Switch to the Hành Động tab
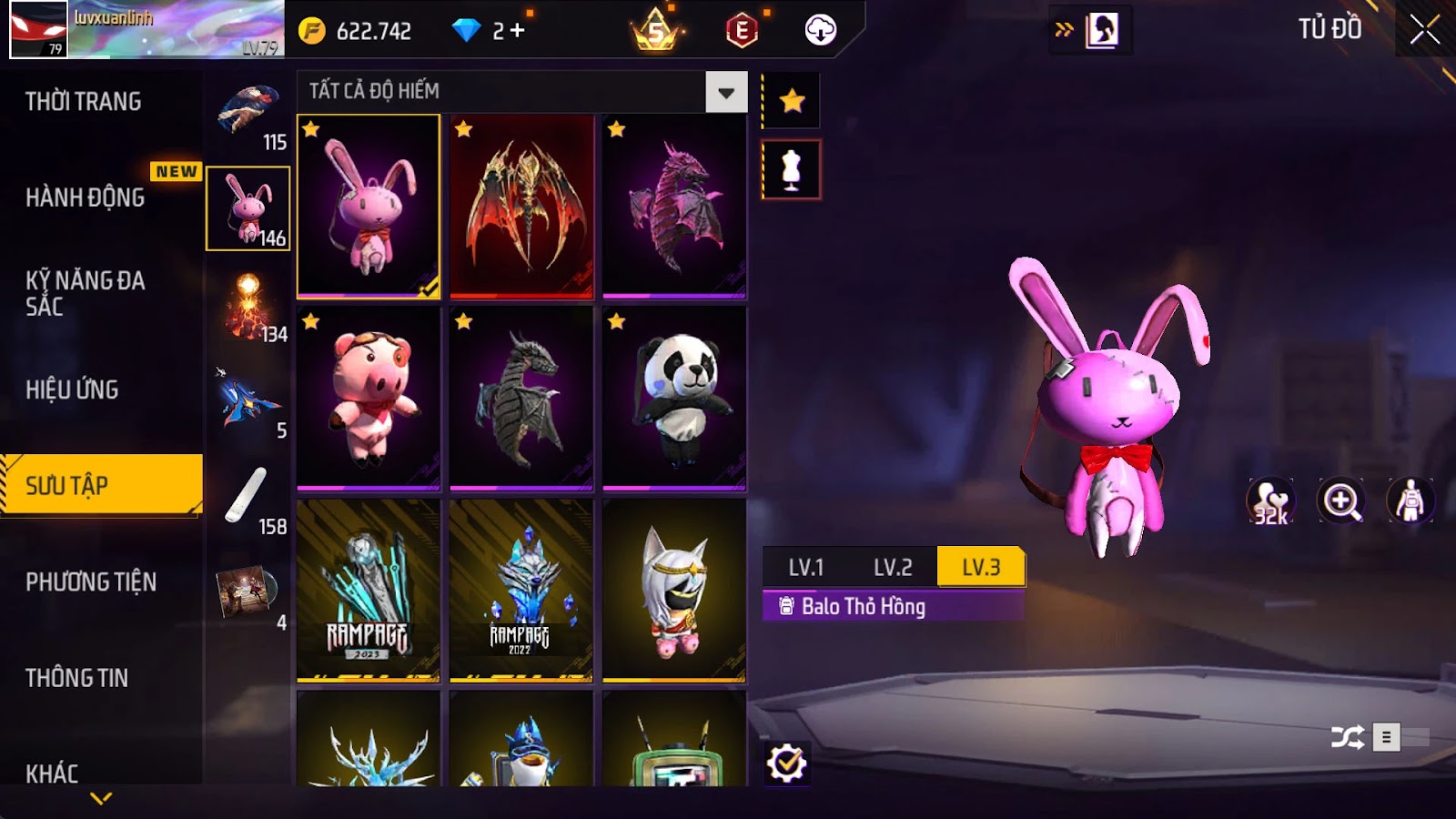1456x819 pixels. (86, 197)
